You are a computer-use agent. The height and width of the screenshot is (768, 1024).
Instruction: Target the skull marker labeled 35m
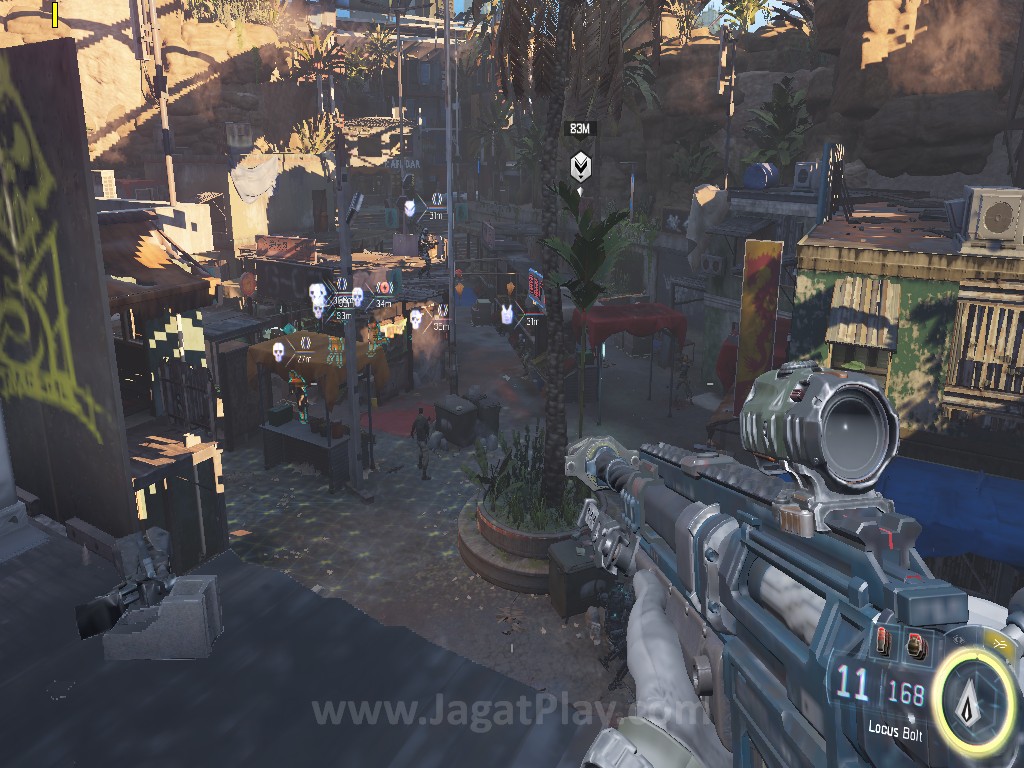click(416, 318)
